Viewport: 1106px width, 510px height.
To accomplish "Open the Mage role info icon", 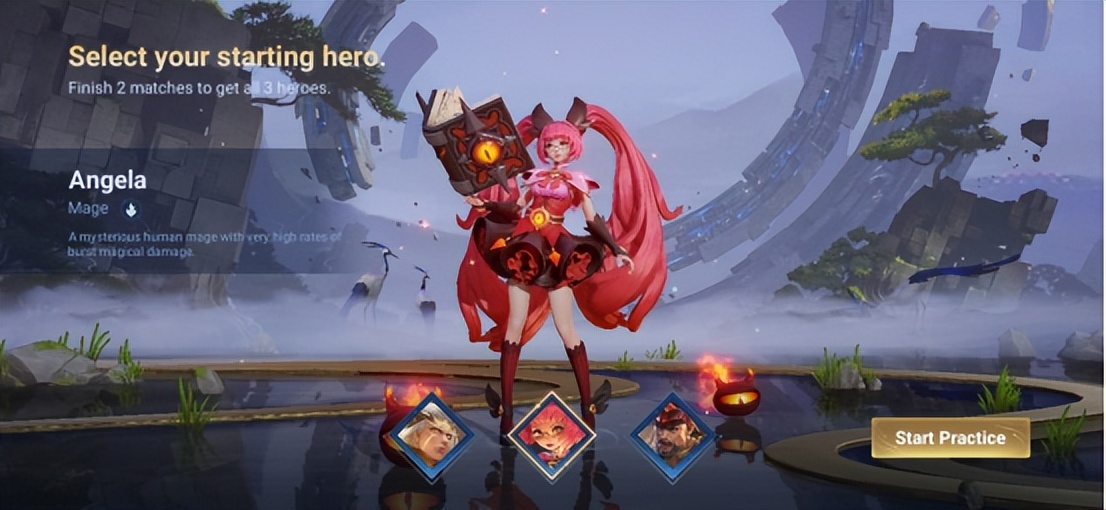I will point(130,209).
